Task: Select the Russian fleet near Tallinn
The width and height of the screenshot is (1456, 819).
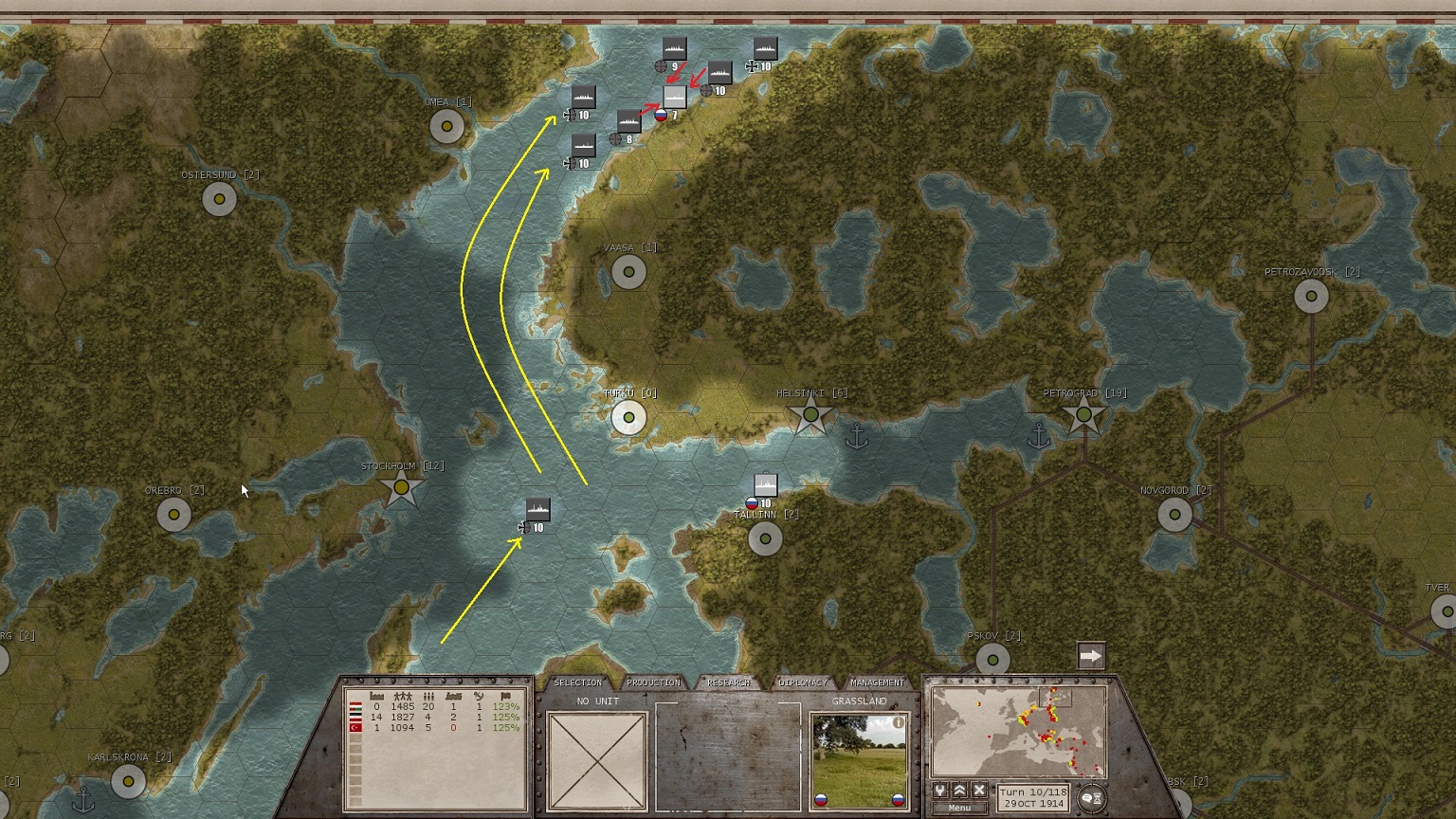Action: click(x=765, y=486)
